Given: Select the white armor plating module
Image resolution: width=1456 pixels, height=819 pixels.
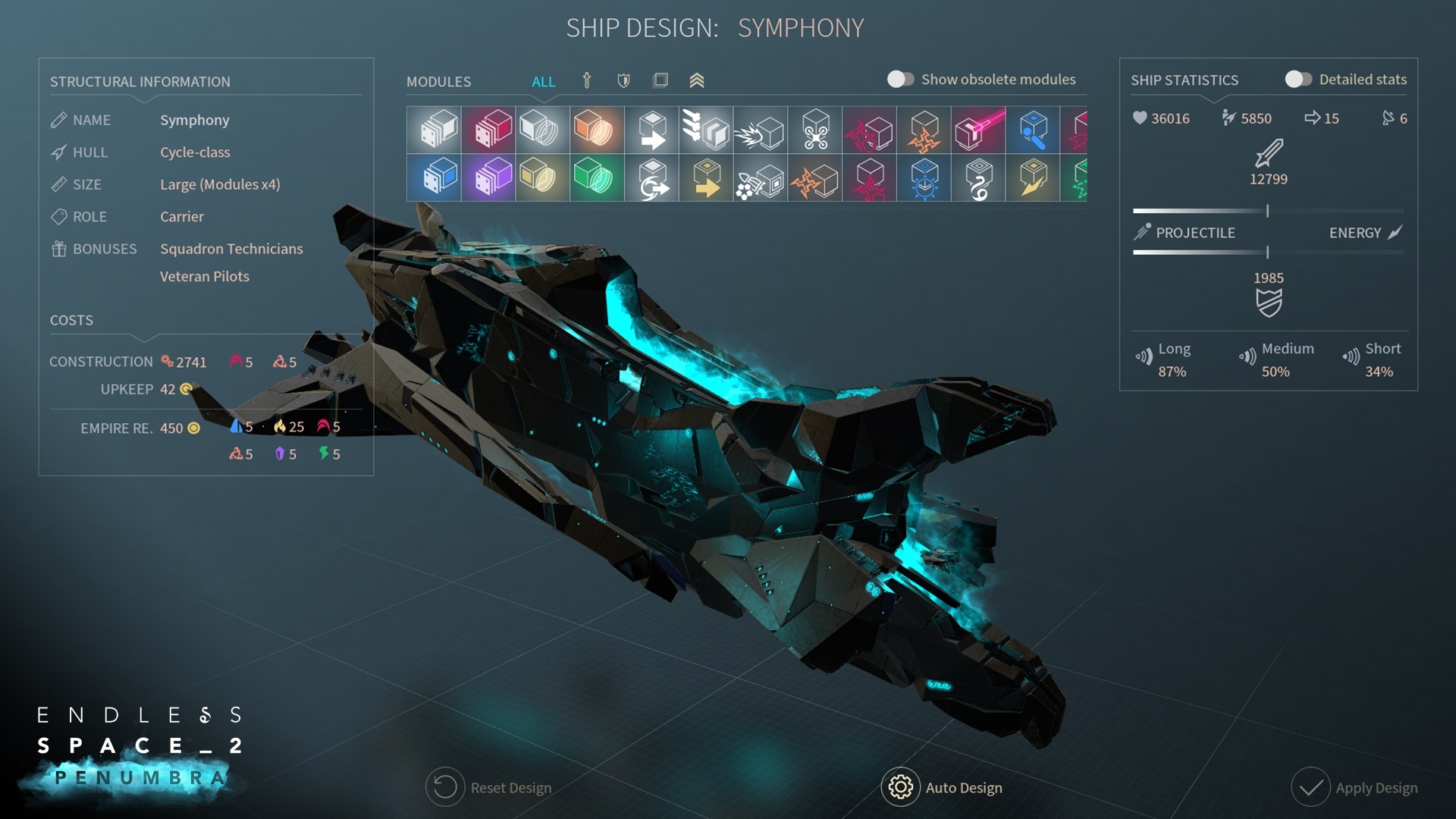Looking at the screenshot, I should tap(434, 129).
